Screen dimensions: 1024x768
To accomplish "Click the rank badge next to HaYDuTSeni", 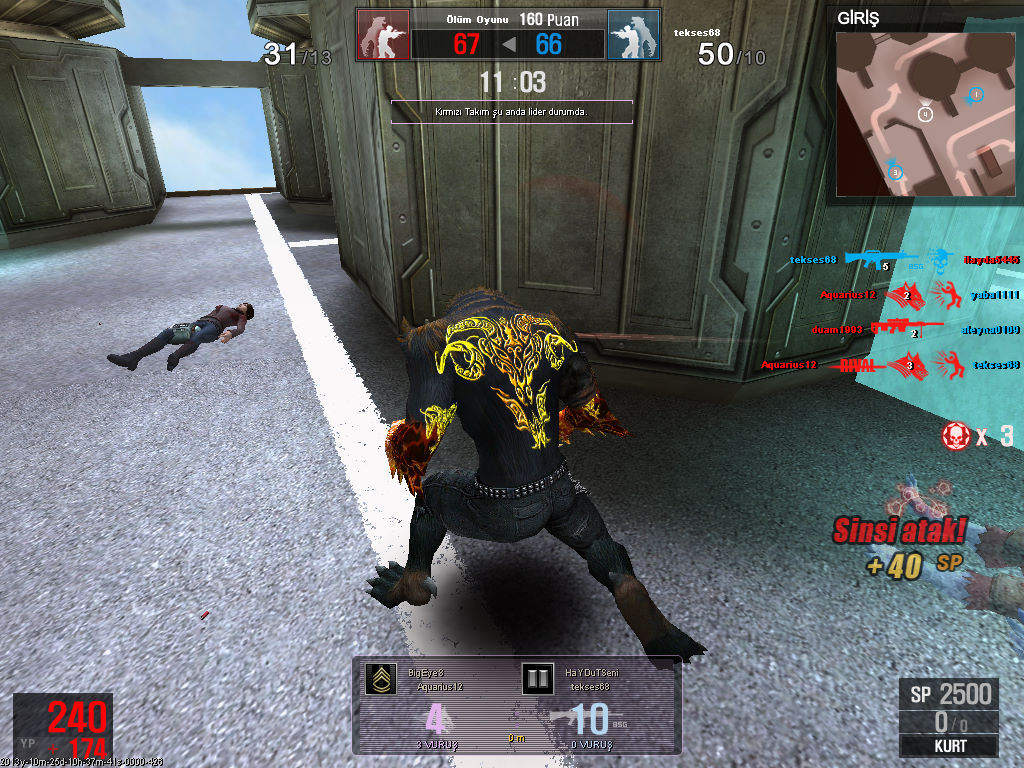I will click(x=538, y=679).
